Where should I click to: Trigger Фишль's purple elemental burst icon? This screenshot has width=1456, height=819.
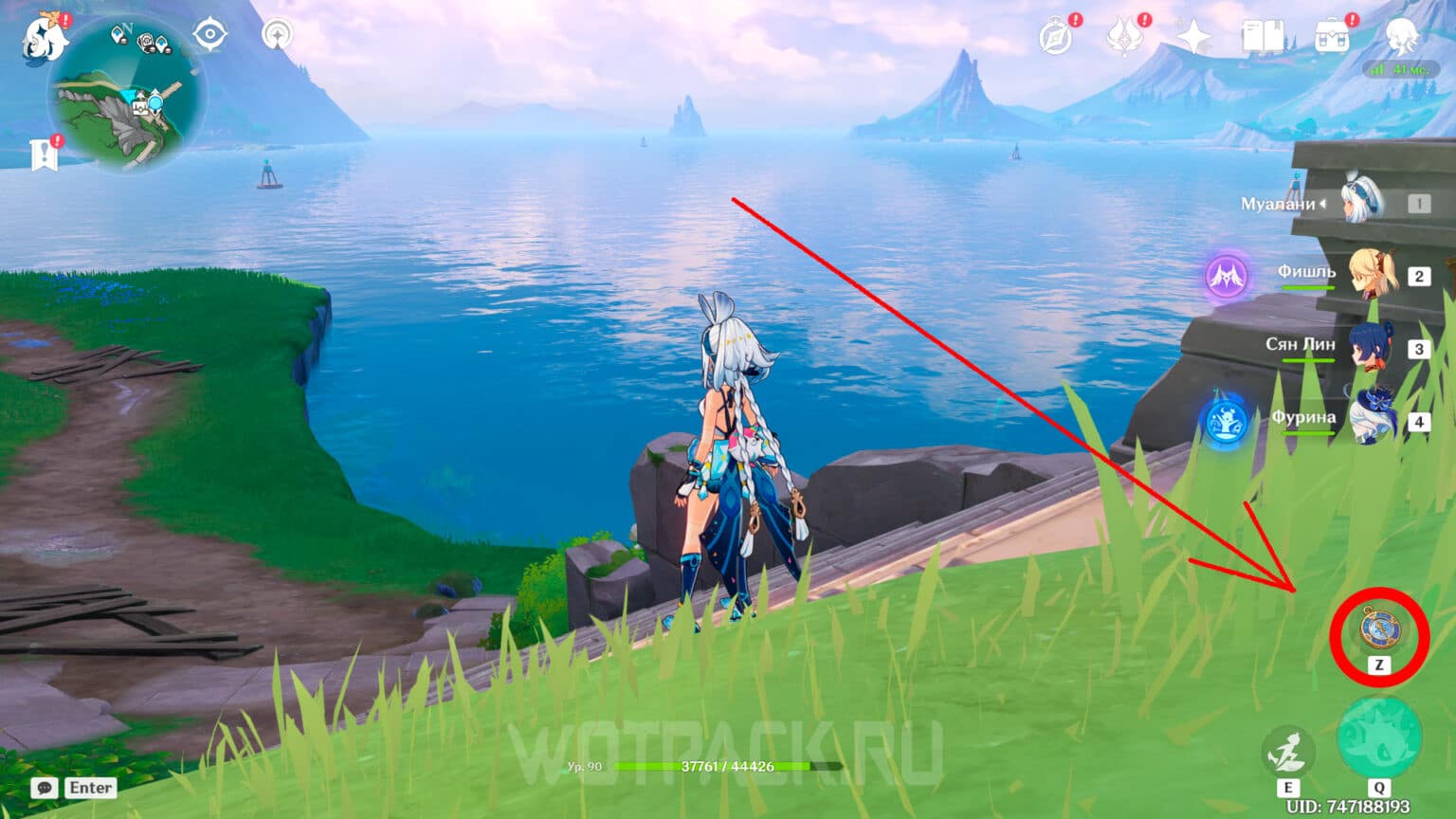click(x=1225, y=277)
